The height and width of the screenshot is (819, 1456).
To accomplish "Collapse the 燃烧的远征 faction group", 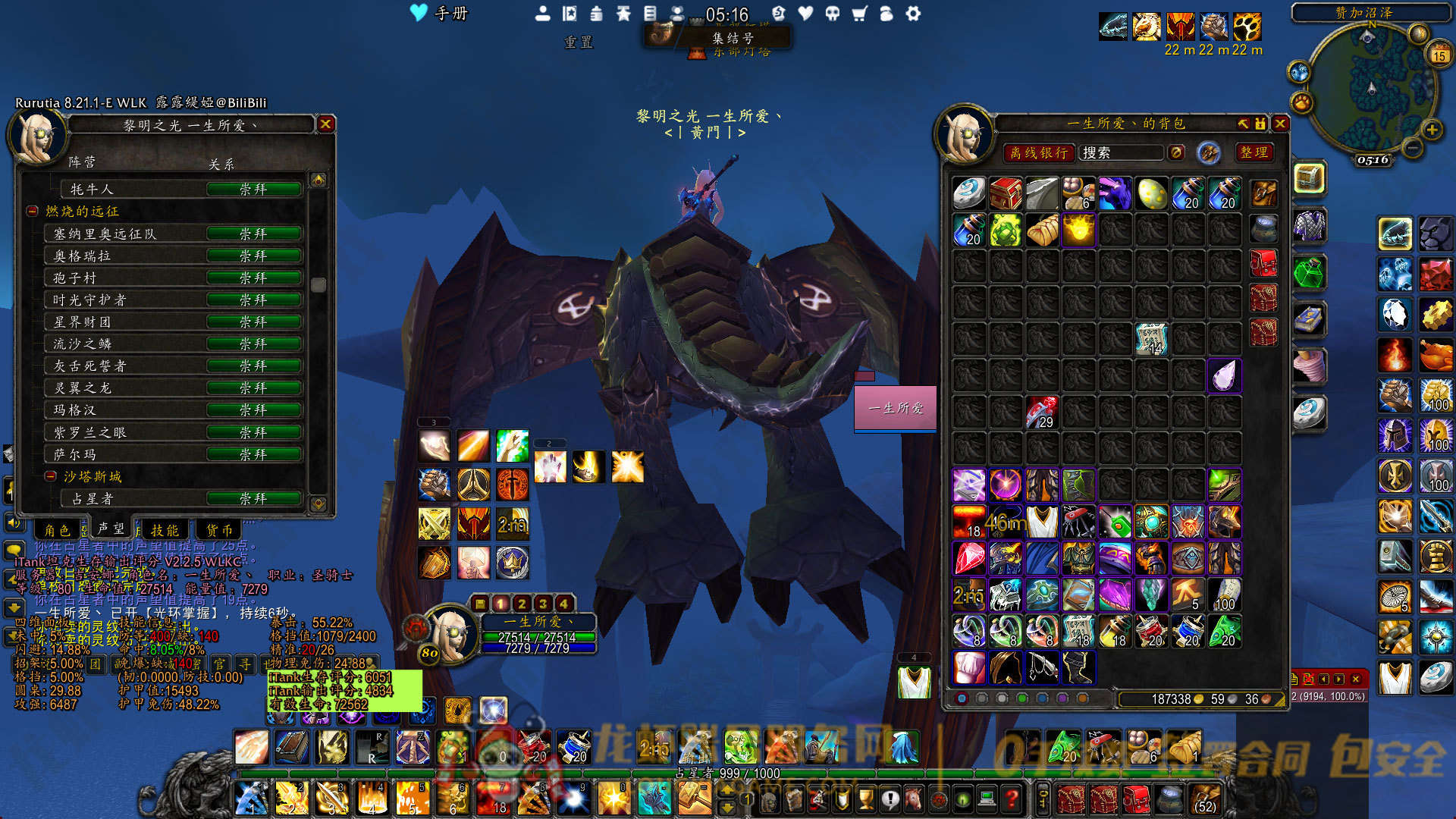I will coord(33,212).
